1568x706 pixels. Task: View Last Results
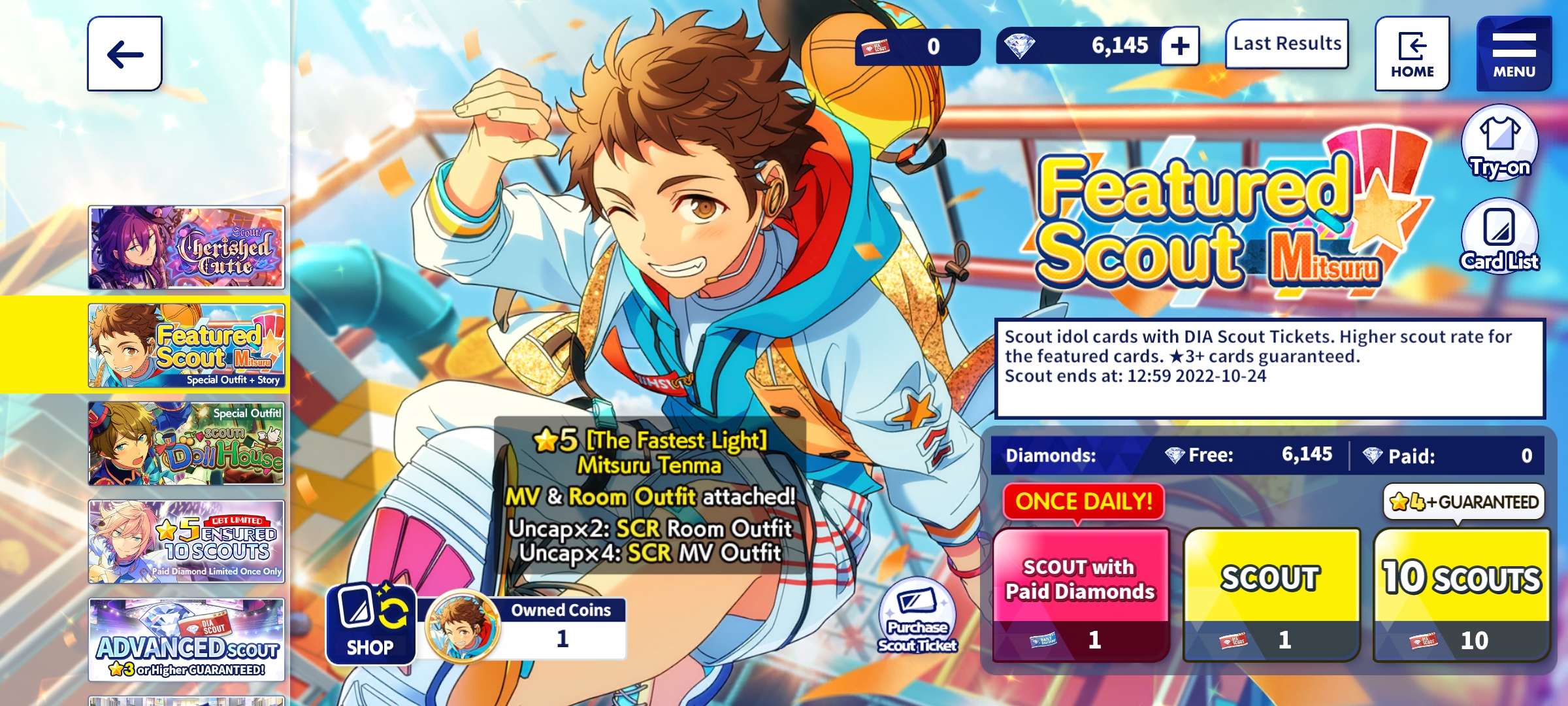click(1286, 44)
